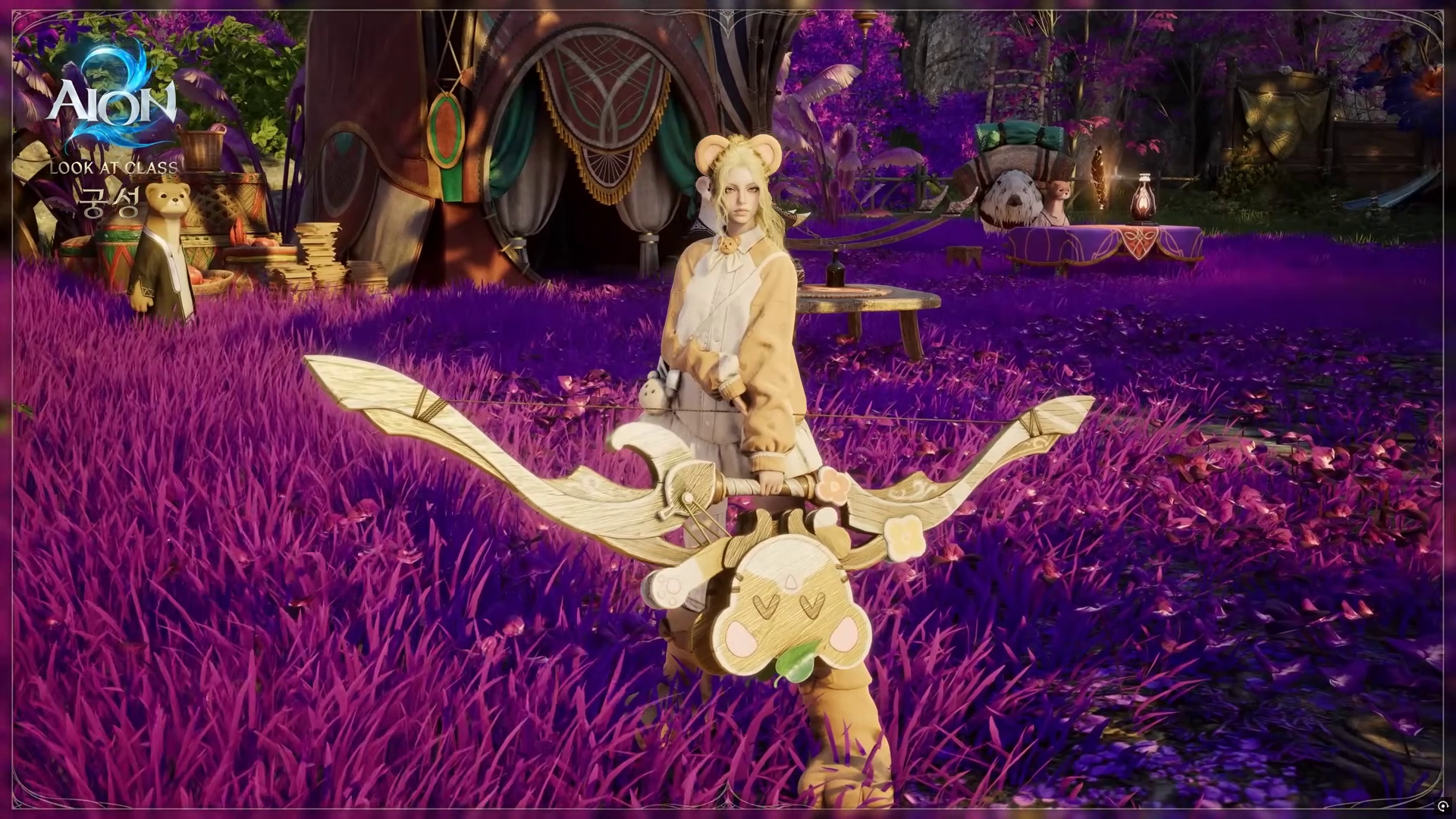Image resolution: width=1456 pixels, height=819 pixels.
Task: Click the circular rotate icon in the corner
Action: (x=1442, y=806)
